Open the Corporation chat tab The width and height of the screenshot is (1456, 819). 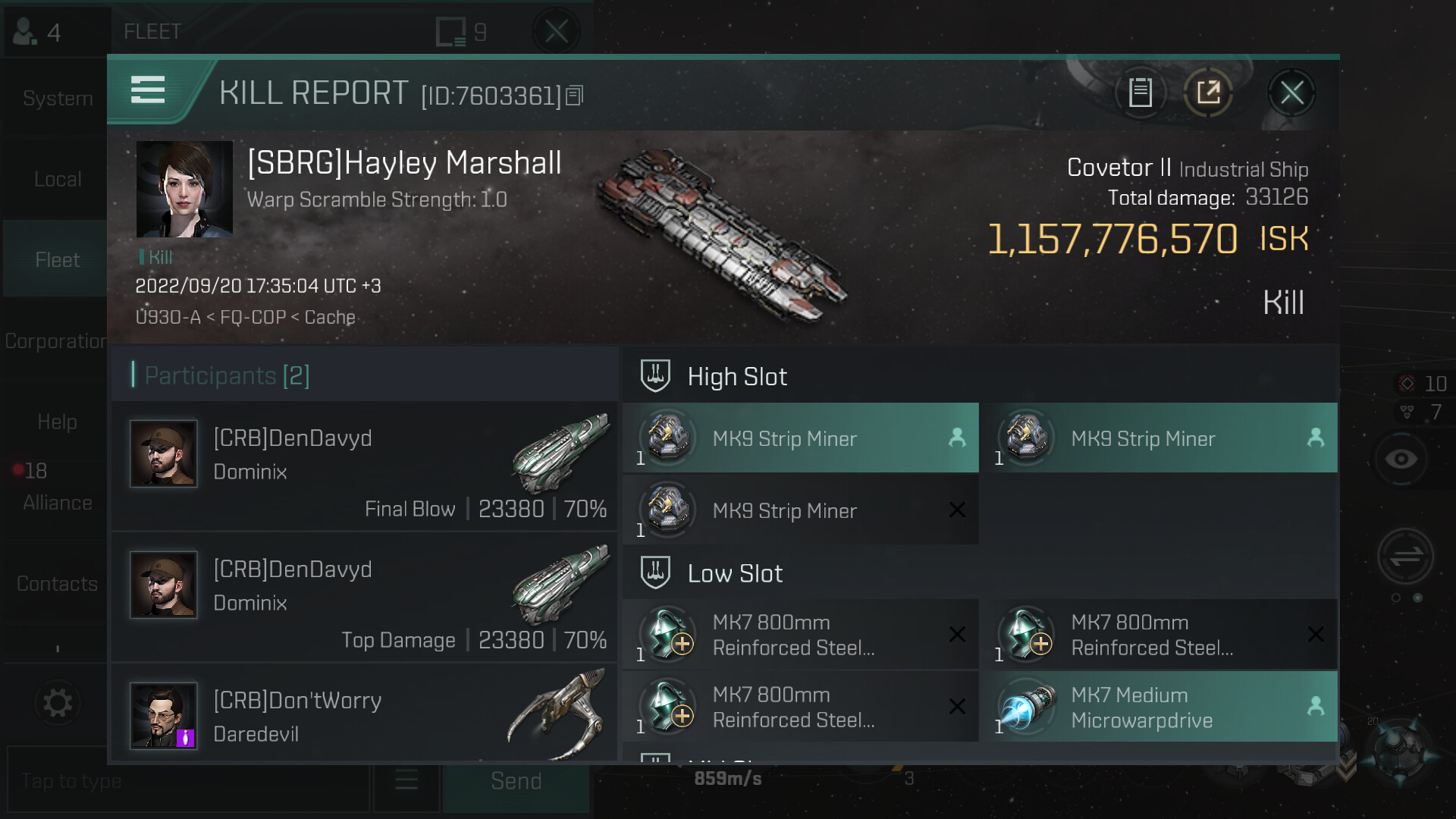(x=55, y=341)
